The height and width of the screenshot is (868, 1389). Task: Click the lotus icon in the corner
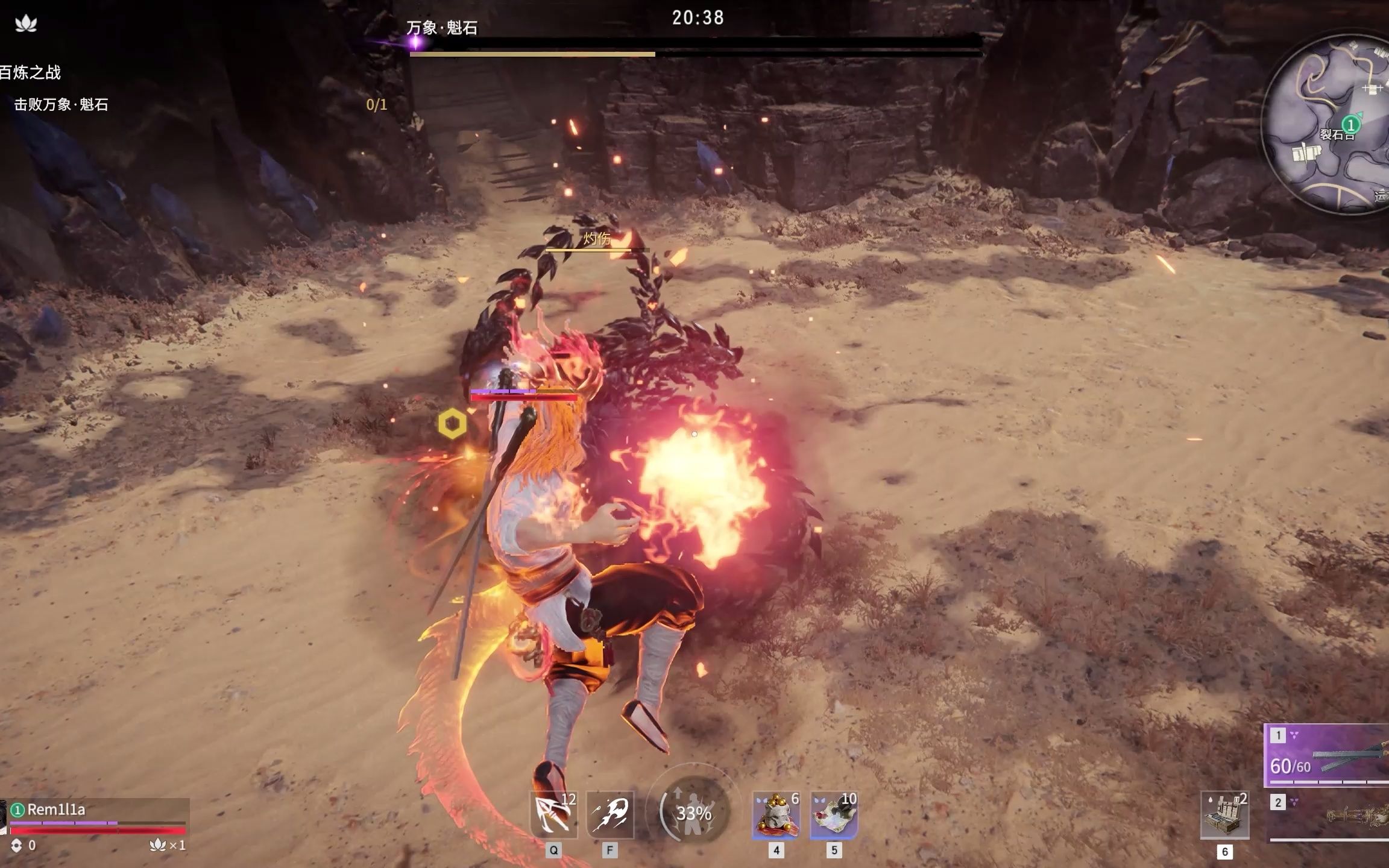tap(26, 24)
